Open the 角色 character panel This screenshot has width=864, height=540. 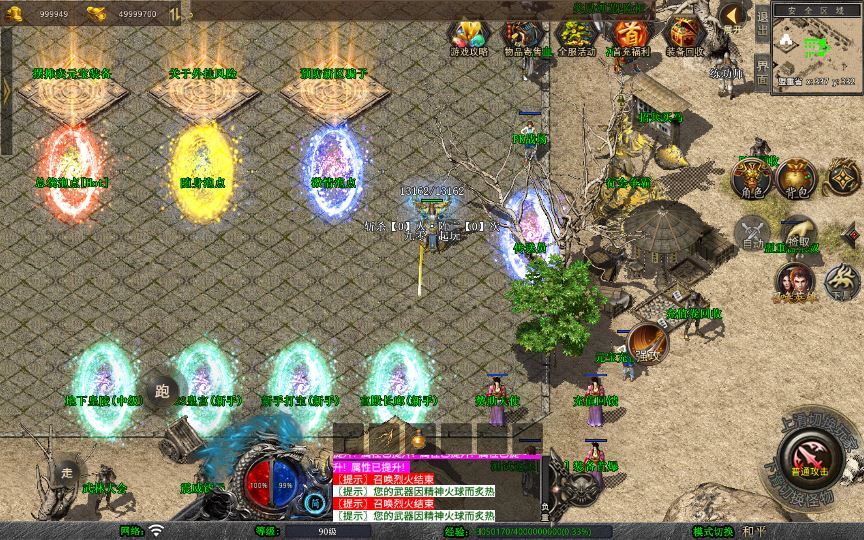pos(750,178)
